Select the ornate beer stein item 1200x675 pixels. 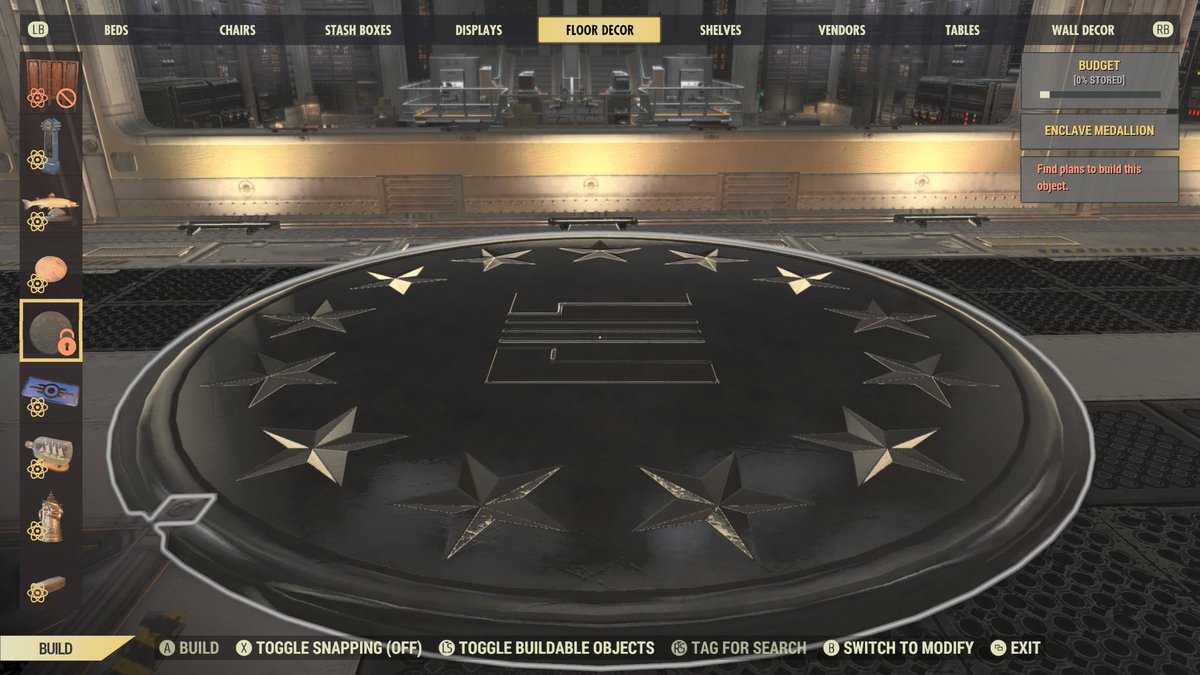tap(51, 516)
